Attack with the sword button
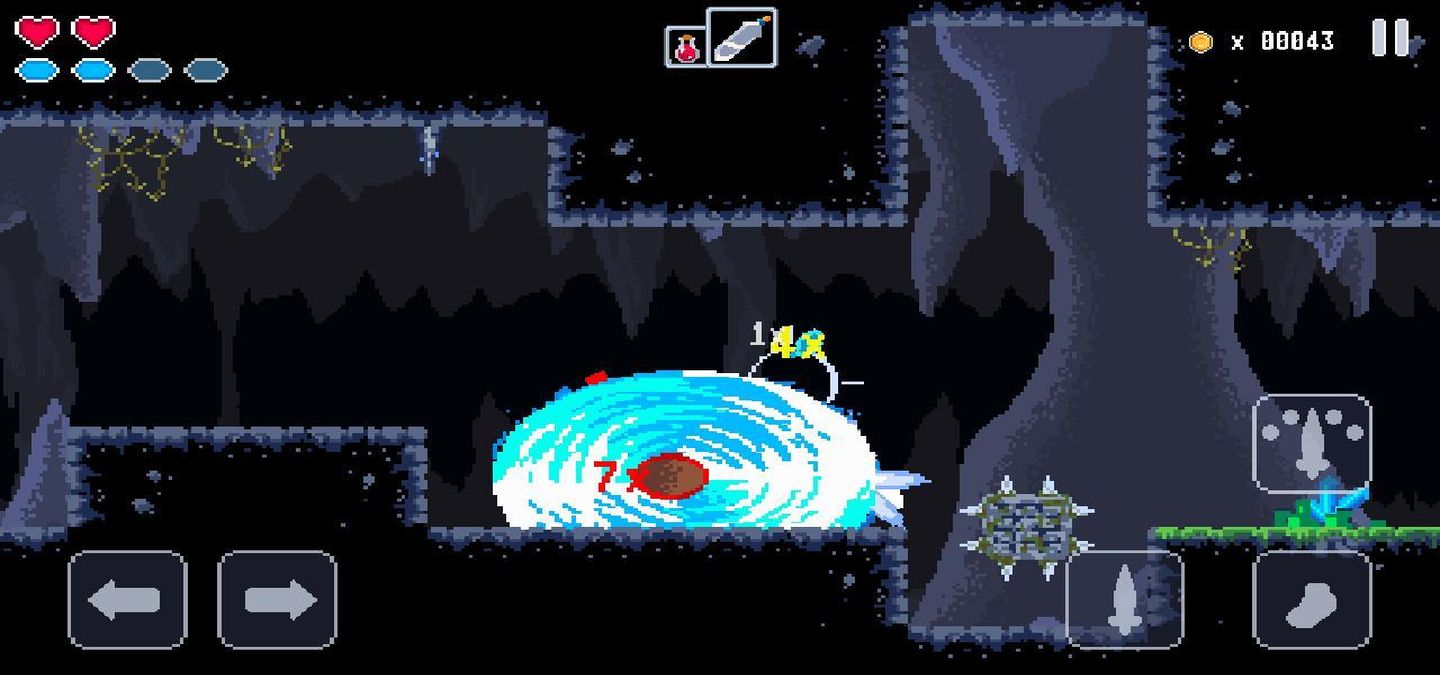Viewport: 1440px width, 675px height. 1124,600
